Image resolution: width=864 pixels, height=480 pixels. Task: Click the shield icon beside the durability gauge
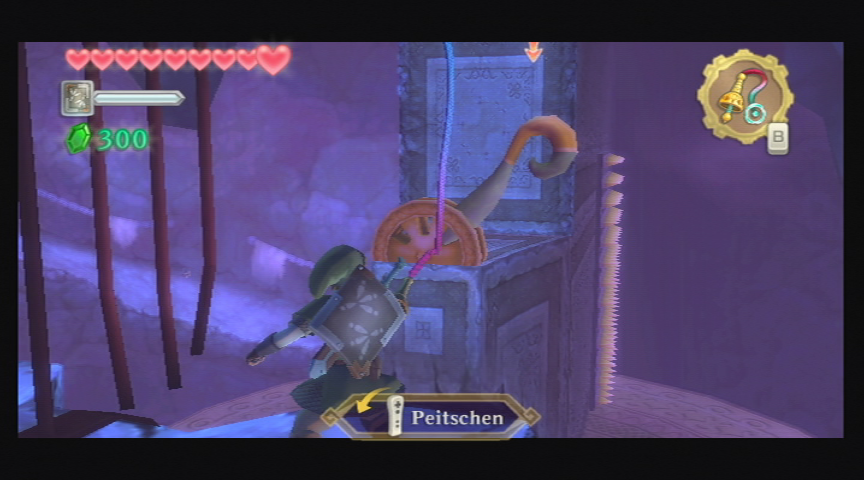click(x=77, y=98)
